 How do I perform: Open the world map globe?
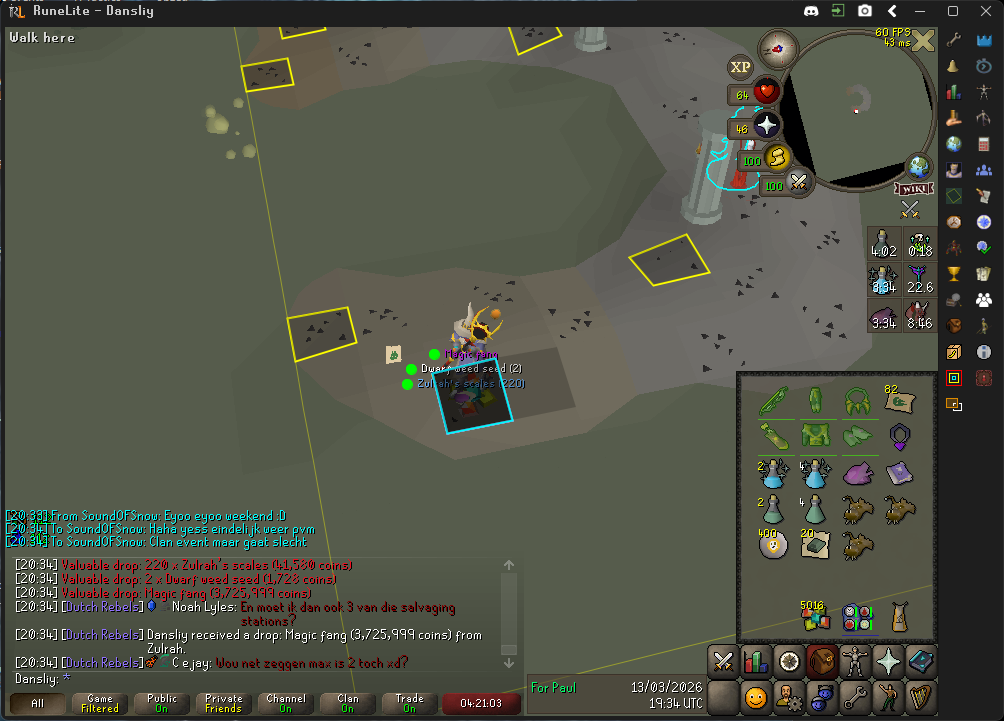(x=918, y=165)
